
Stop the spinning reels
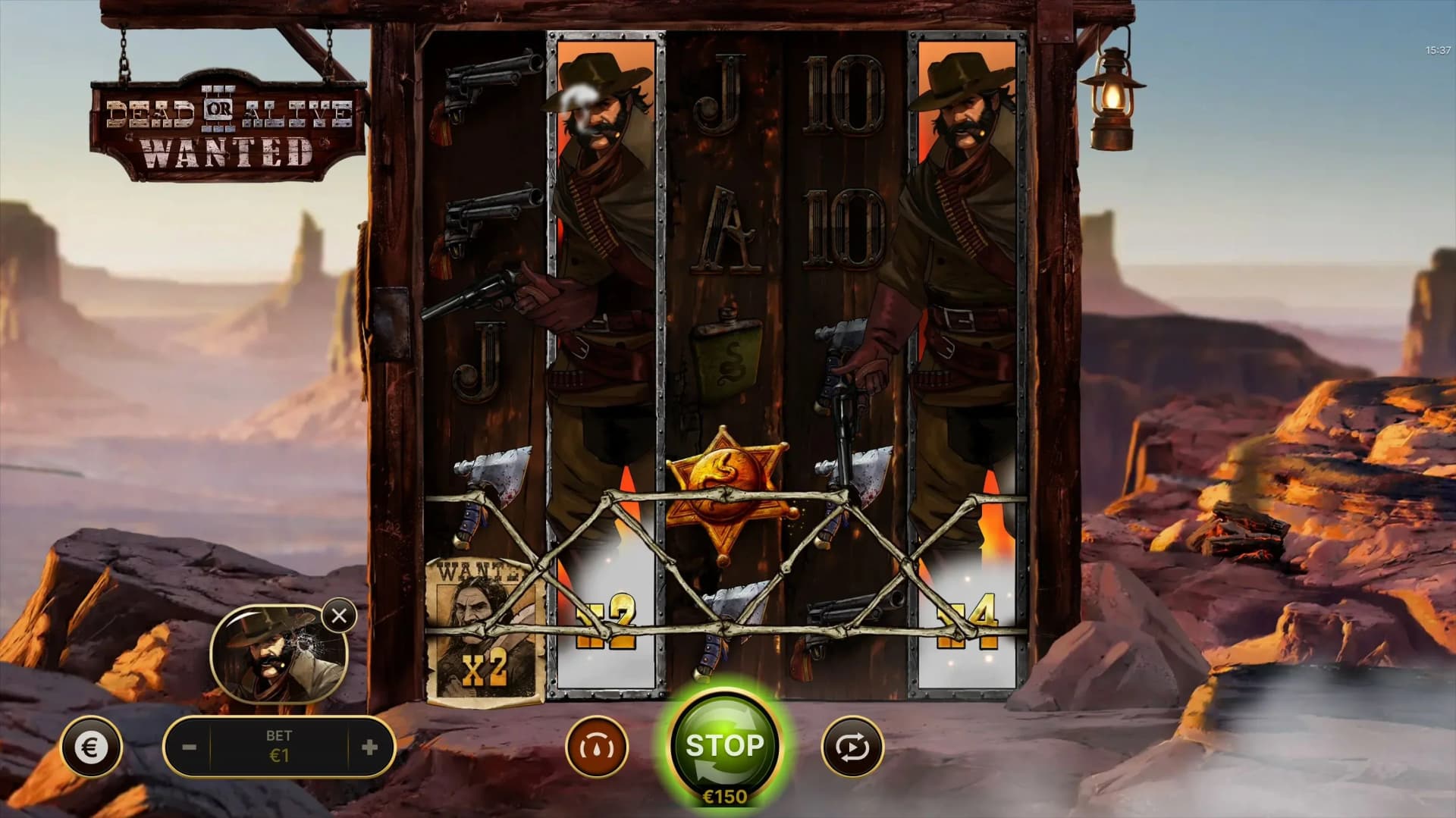(724, 745)
